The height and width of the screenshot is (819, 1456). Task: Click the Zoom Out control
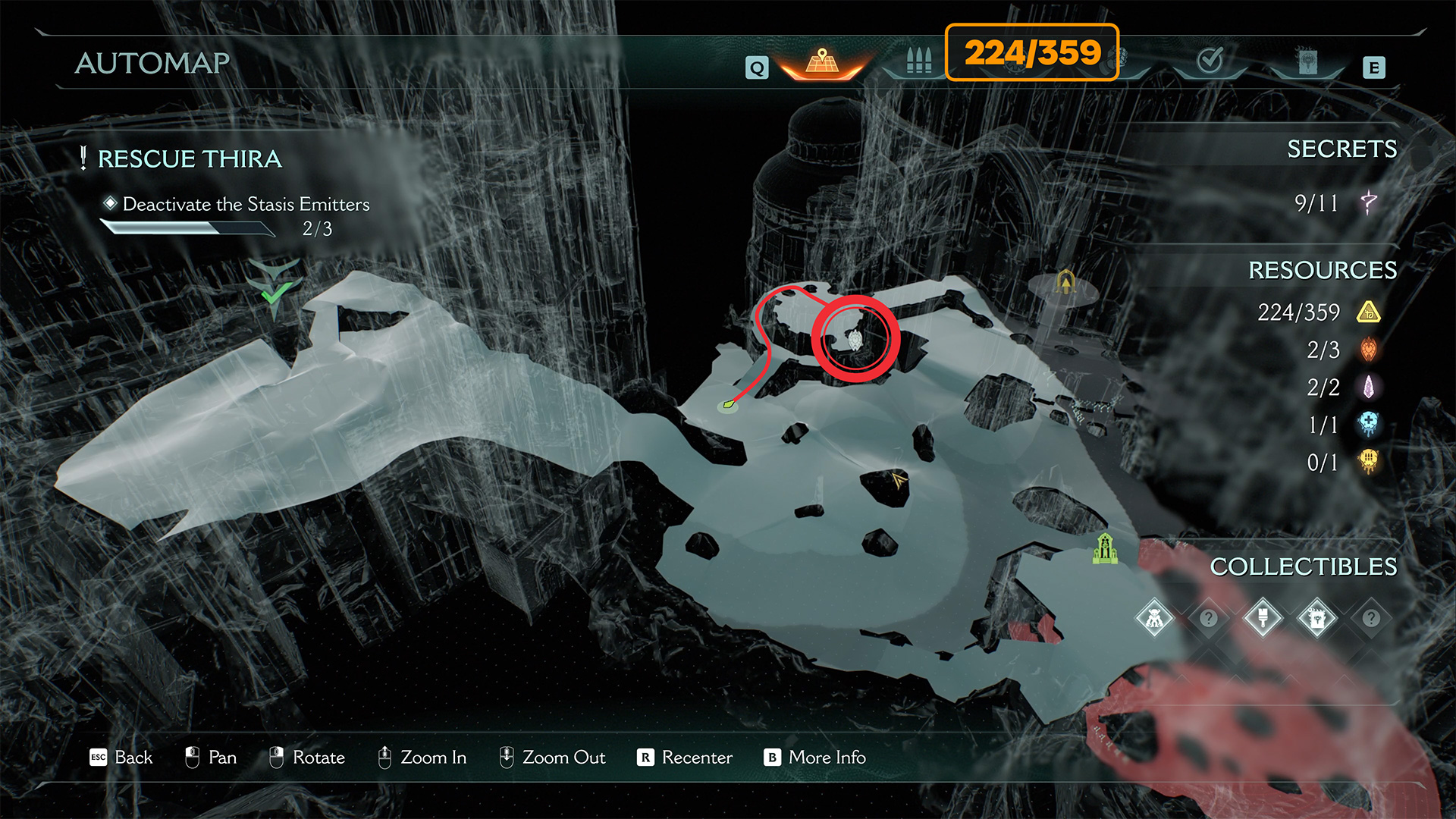(x=552, y=758)
